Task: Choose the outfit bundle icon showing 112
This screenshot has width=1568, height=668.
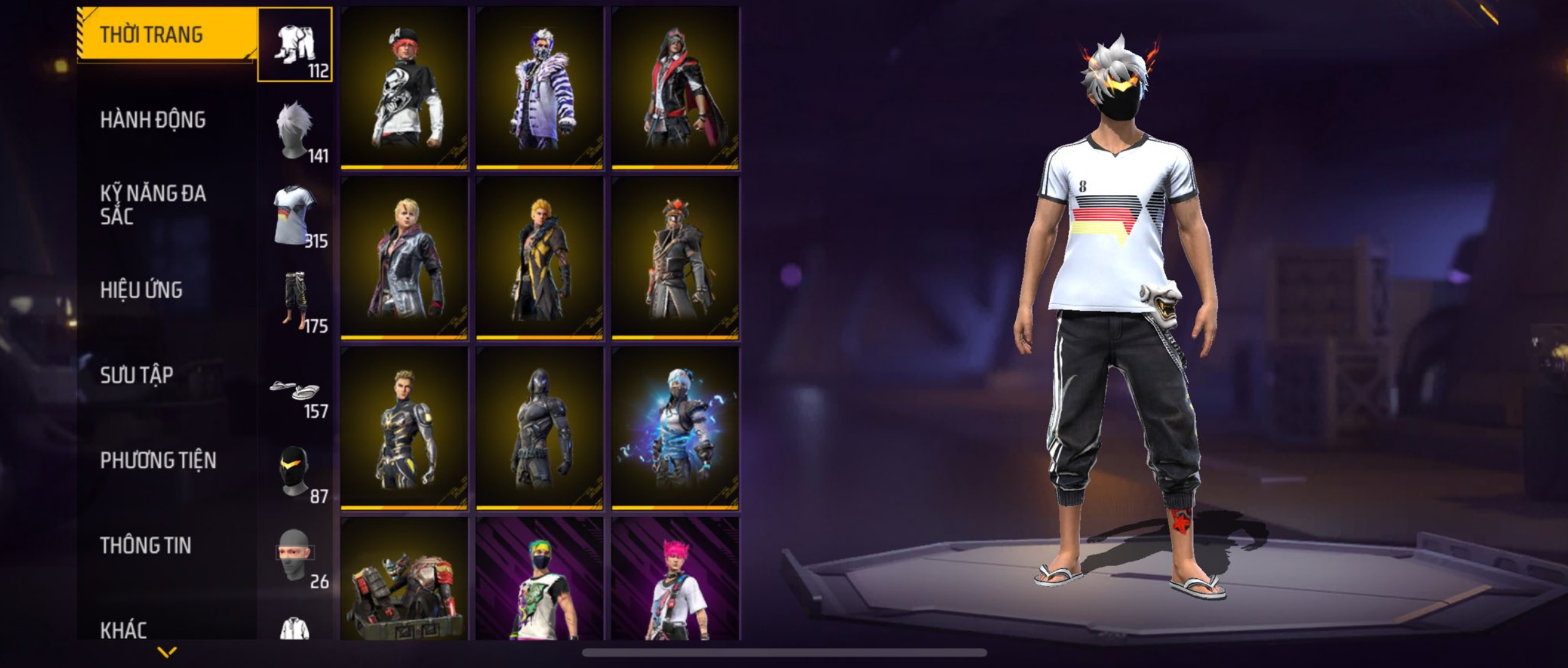Action: 295,45
